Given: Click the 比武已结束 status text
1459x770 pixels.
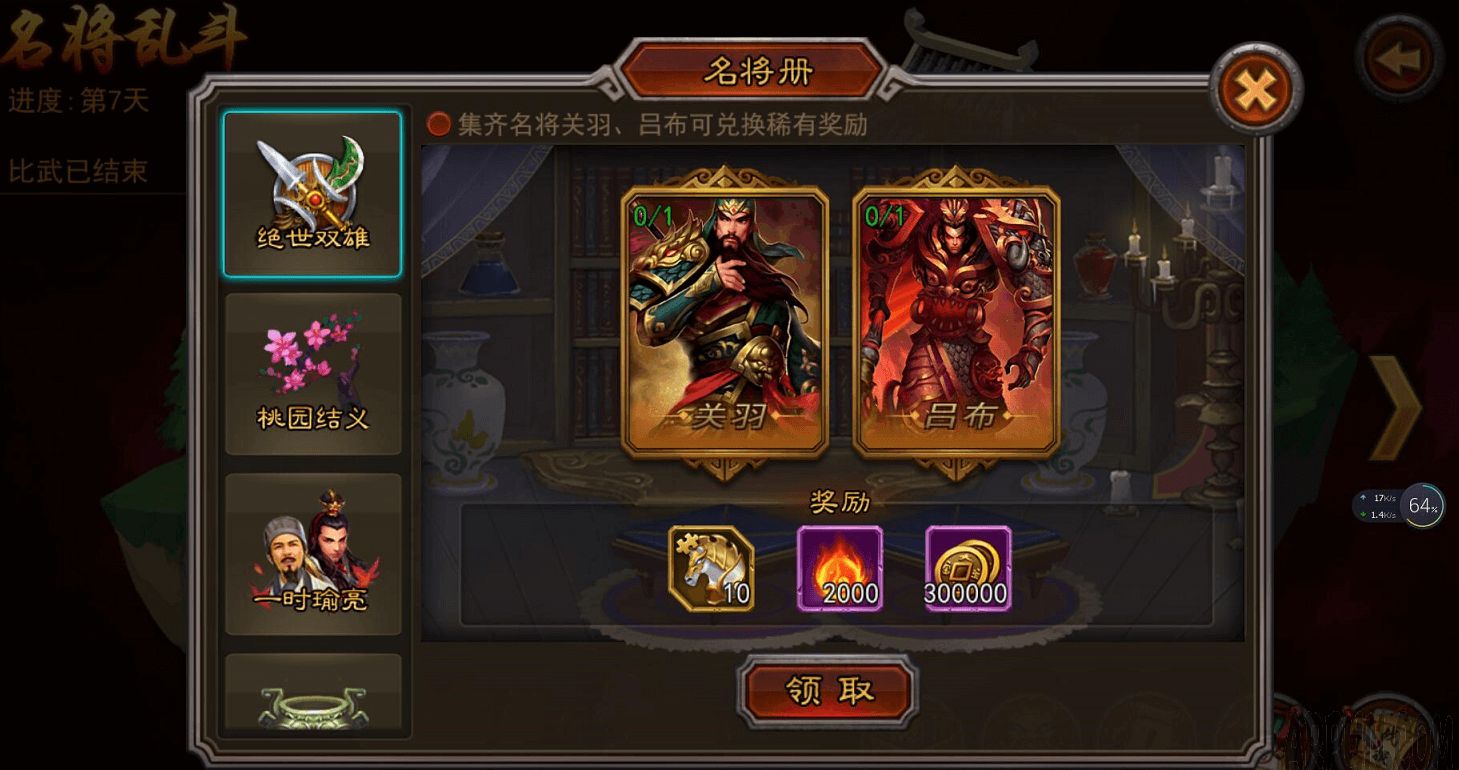Looking at the screenshot, I should (x=80, y=172).
